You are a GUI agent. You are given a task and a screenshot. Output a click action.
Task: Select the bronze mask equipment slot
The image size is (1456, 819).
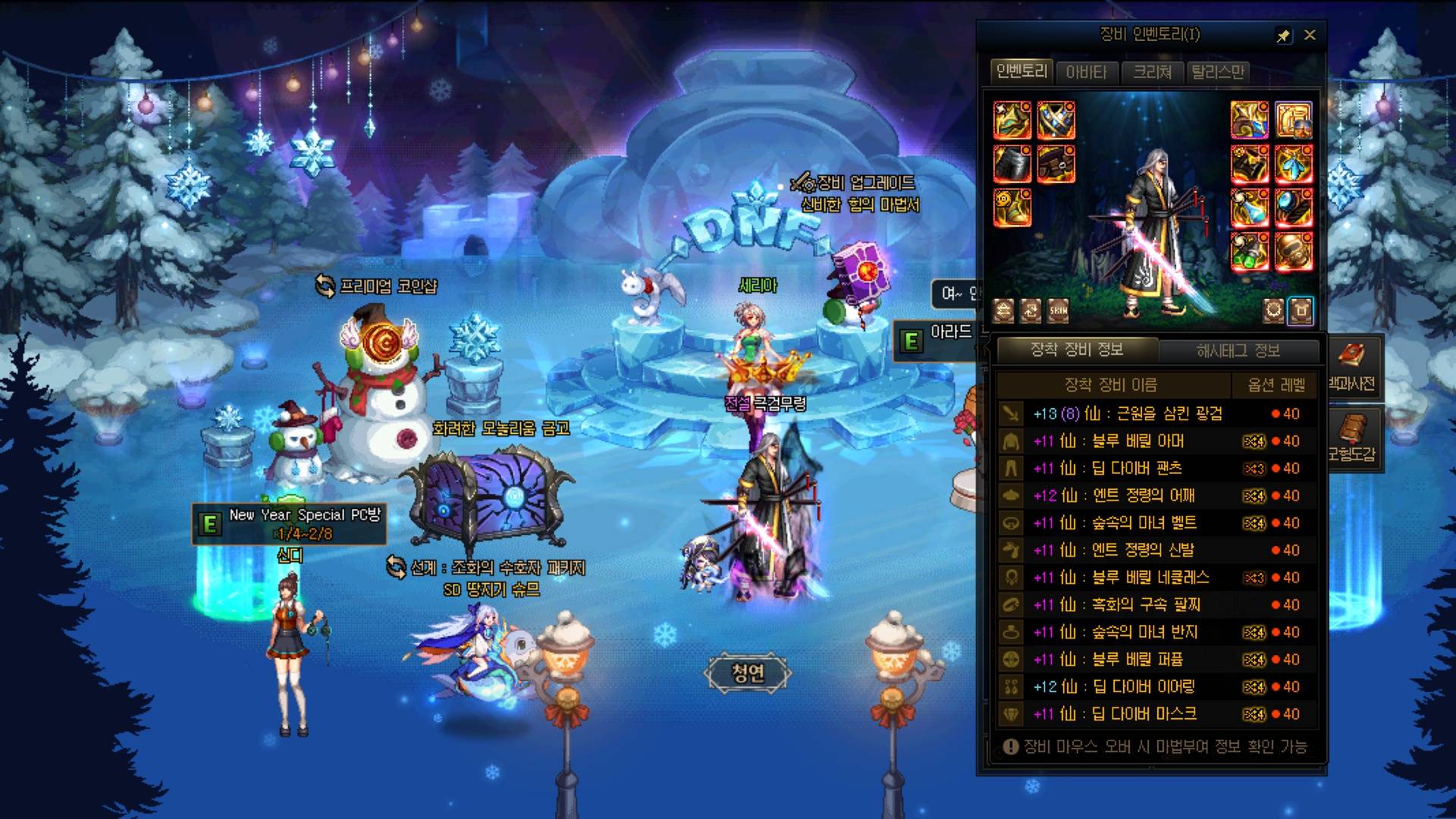(1293, 251)
